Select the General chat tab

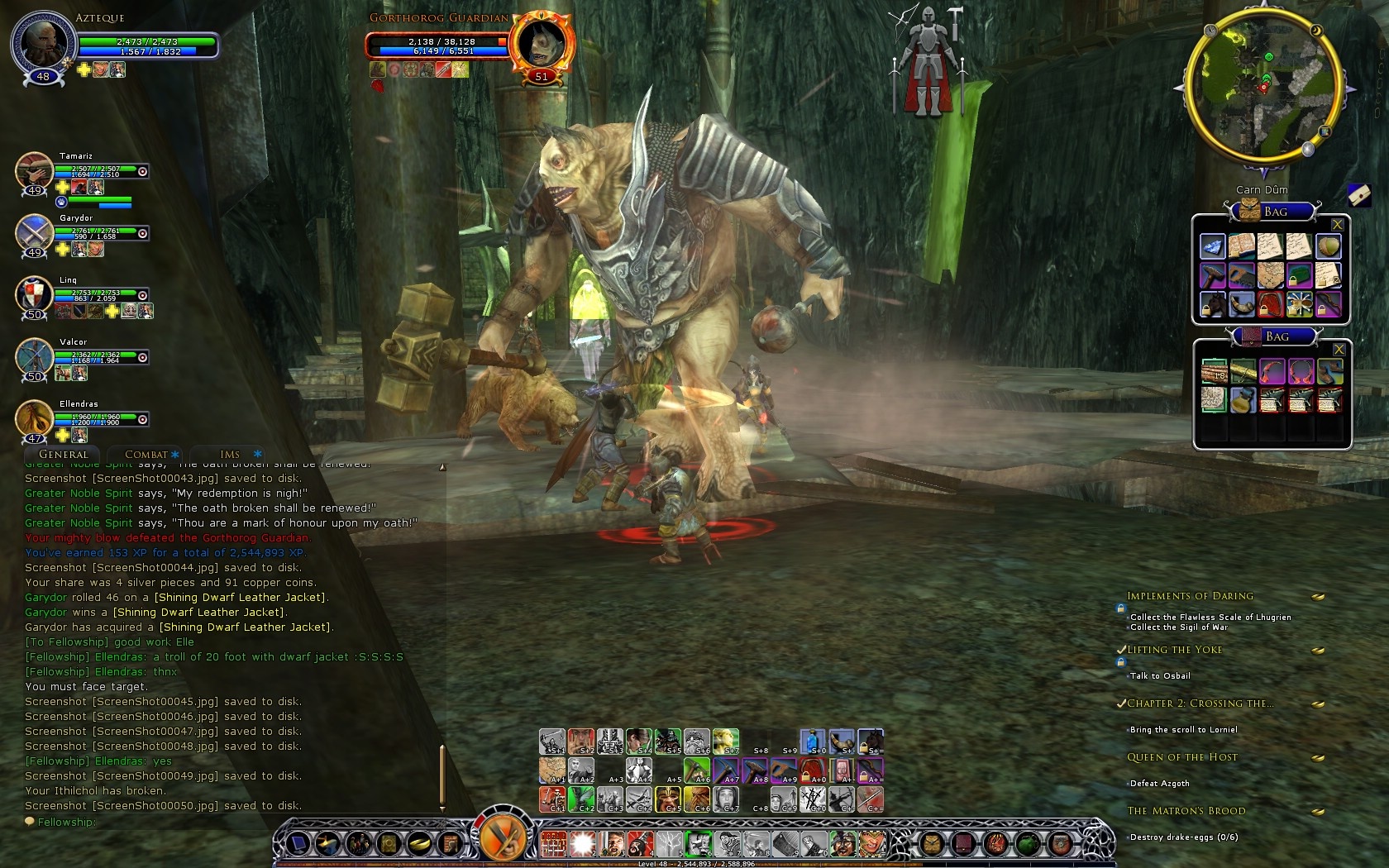63,455
